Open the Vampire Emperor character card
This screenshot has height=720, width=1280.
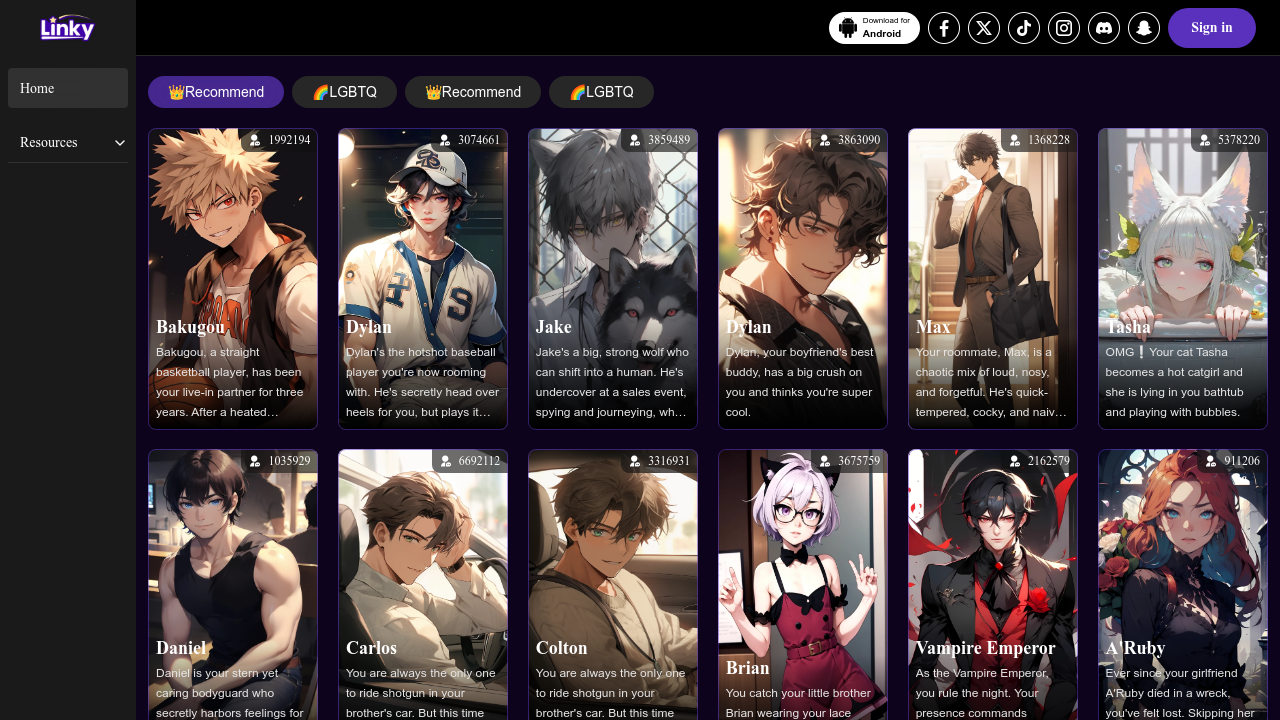tap(992, 583)
